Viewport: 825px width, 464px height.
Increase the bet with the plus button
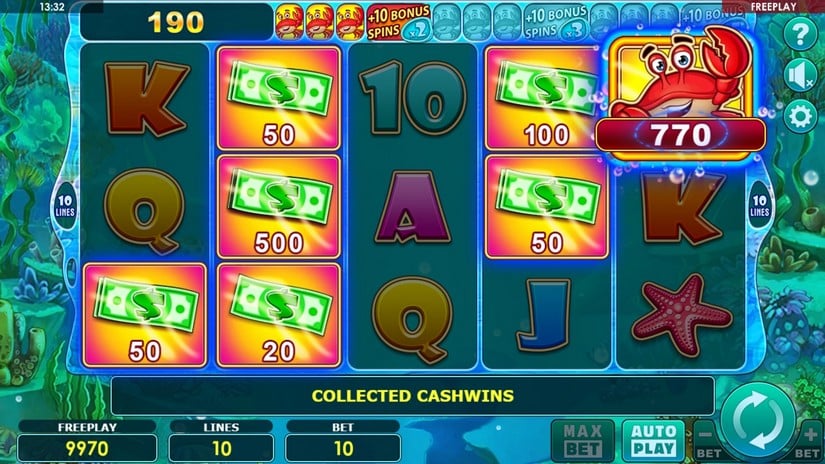click(x=810, y=438)
